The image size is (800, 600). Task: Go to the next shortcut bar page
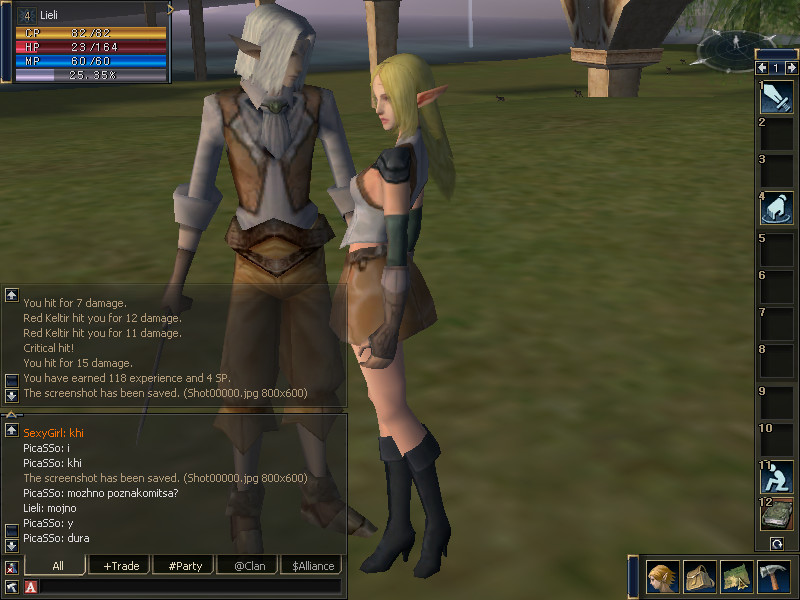(790, 68)
